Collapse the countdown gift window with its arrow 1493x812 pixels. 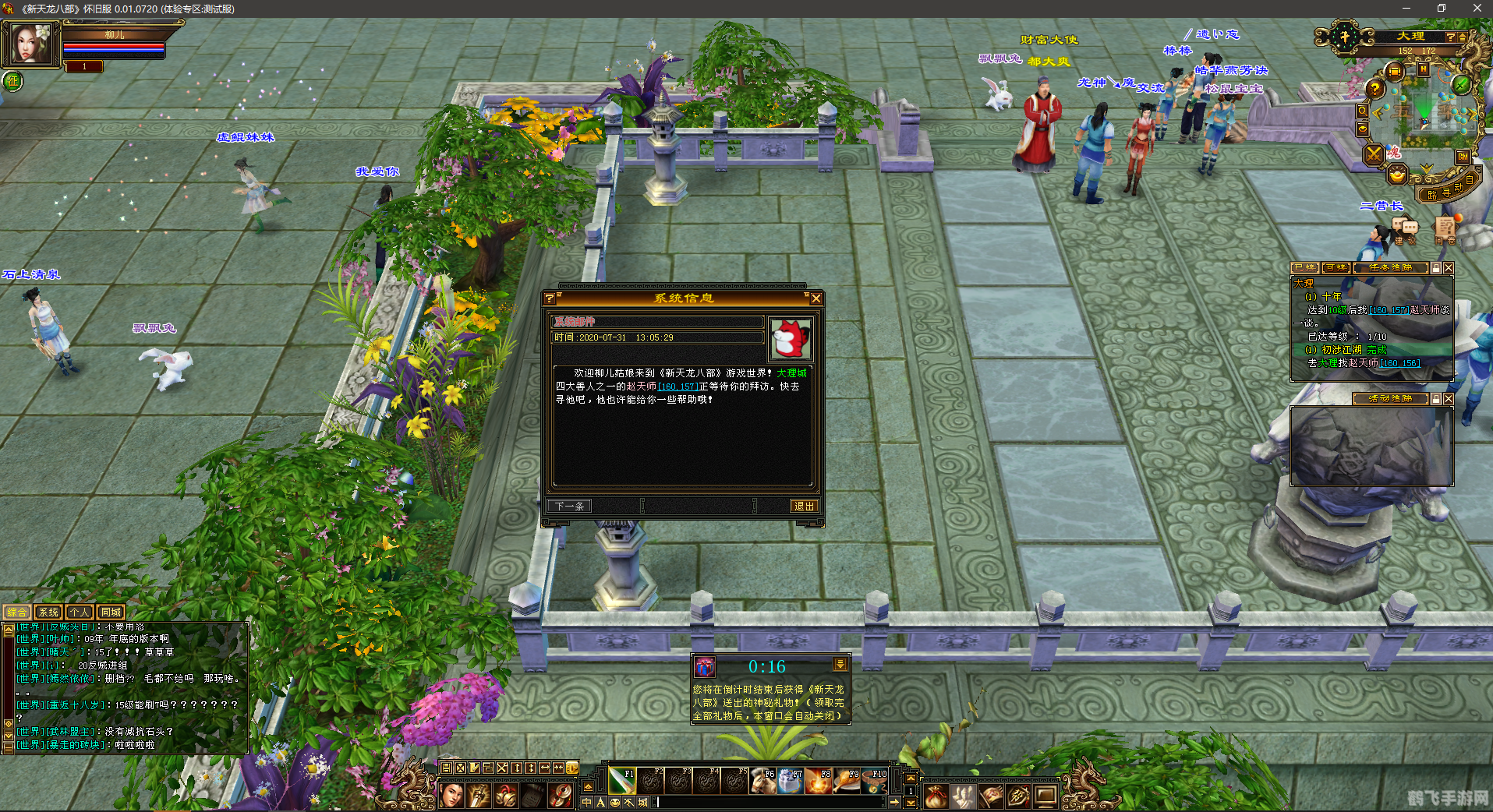point(840,665)
